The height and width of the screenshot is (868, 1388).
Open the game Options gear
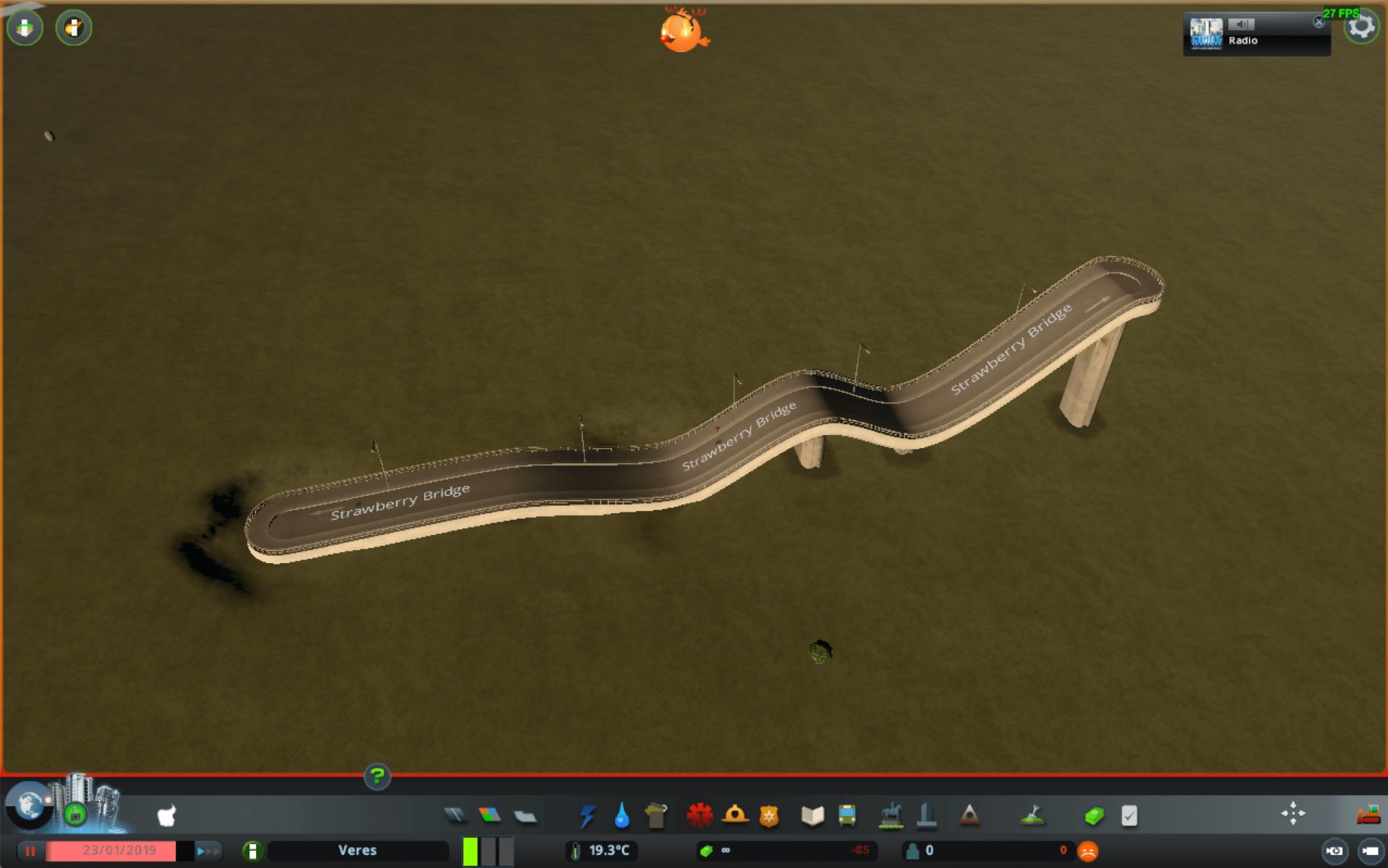[x=1362, y=27]
